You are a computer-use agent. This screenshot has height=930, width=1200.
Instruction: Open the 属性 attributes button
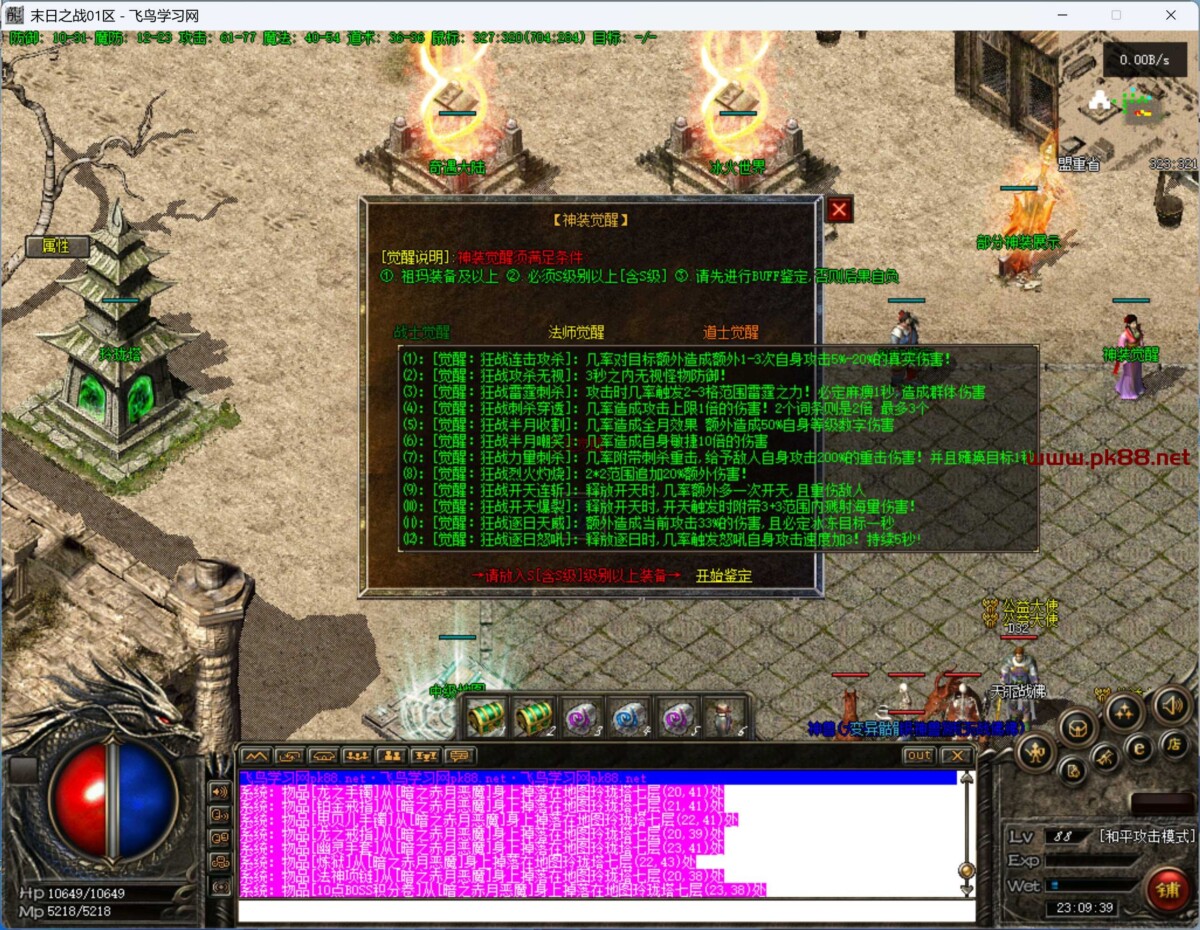(56, 246)
